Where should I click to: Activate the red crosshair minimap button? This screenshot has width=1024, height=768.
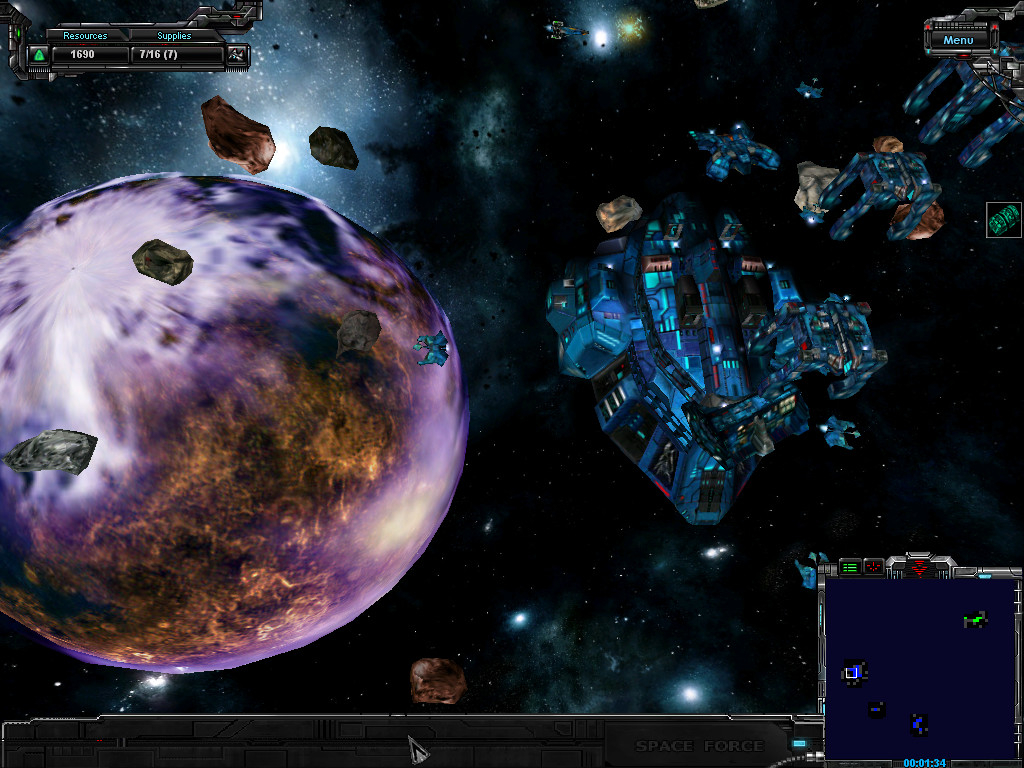pos(873,567)
